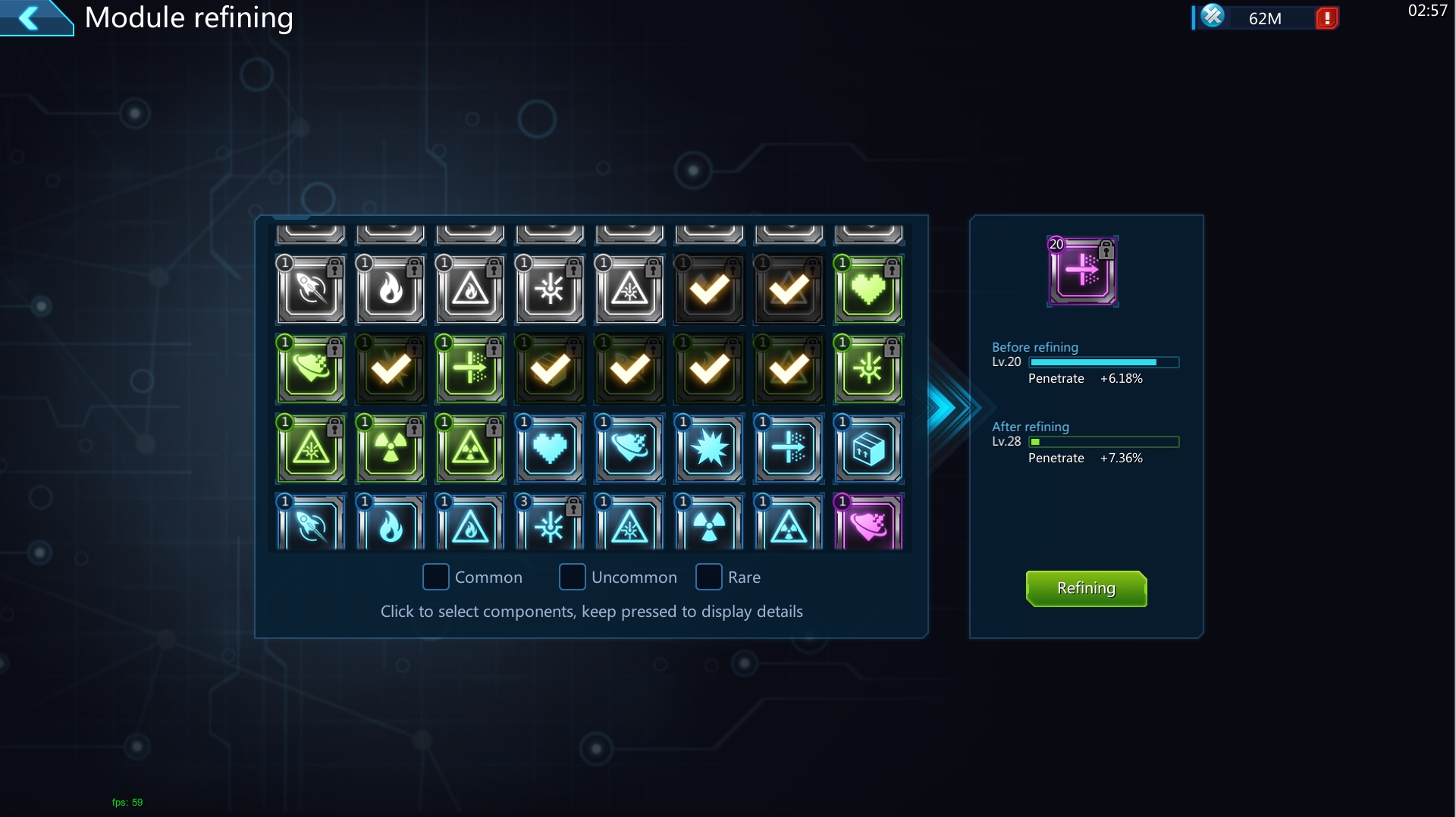Enable the Uncommon filter checkbox
The height and width of the screenshot is (817, 1456).
[x=573, y=577]
